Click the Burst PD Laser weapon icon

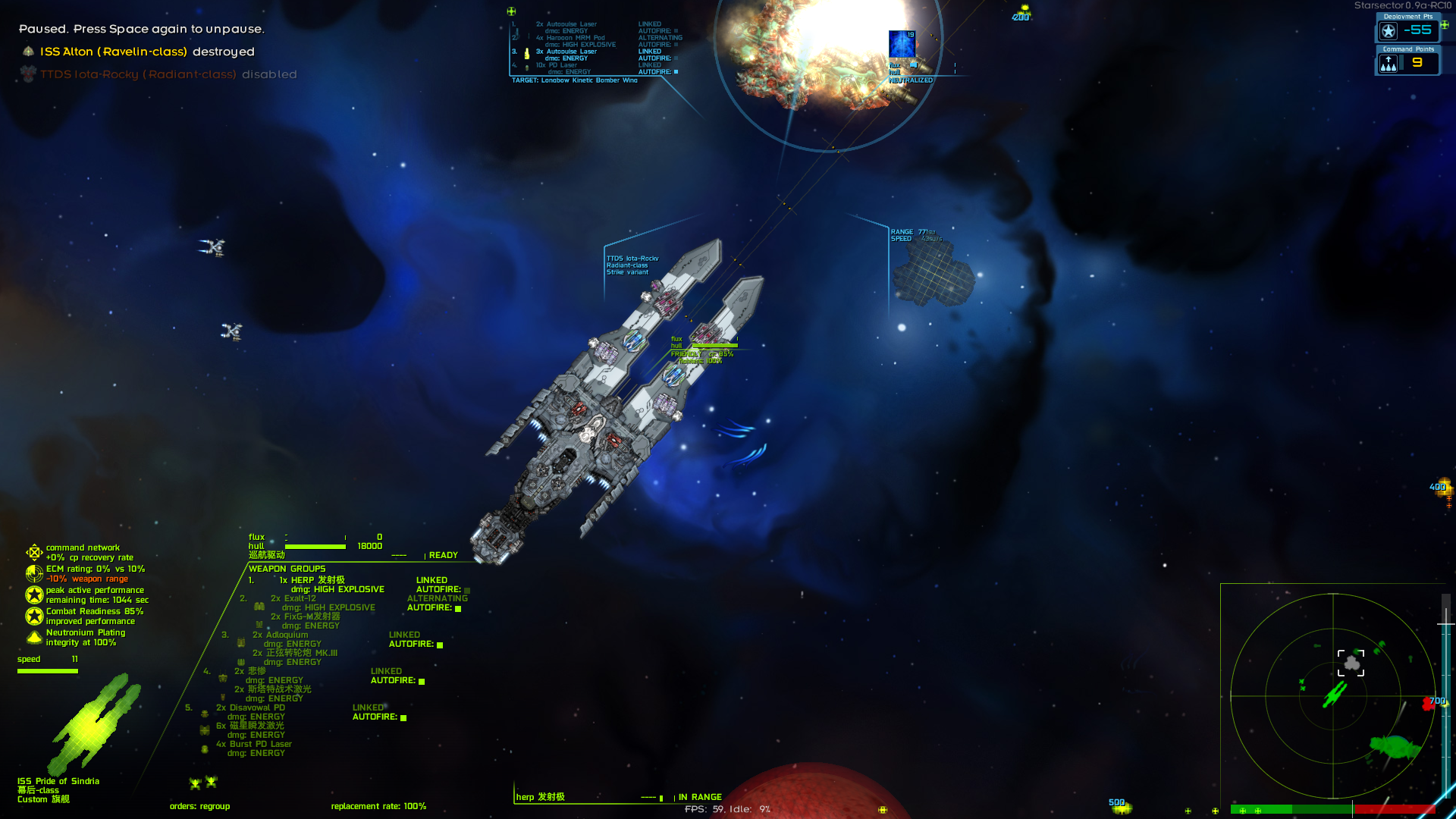205,750
